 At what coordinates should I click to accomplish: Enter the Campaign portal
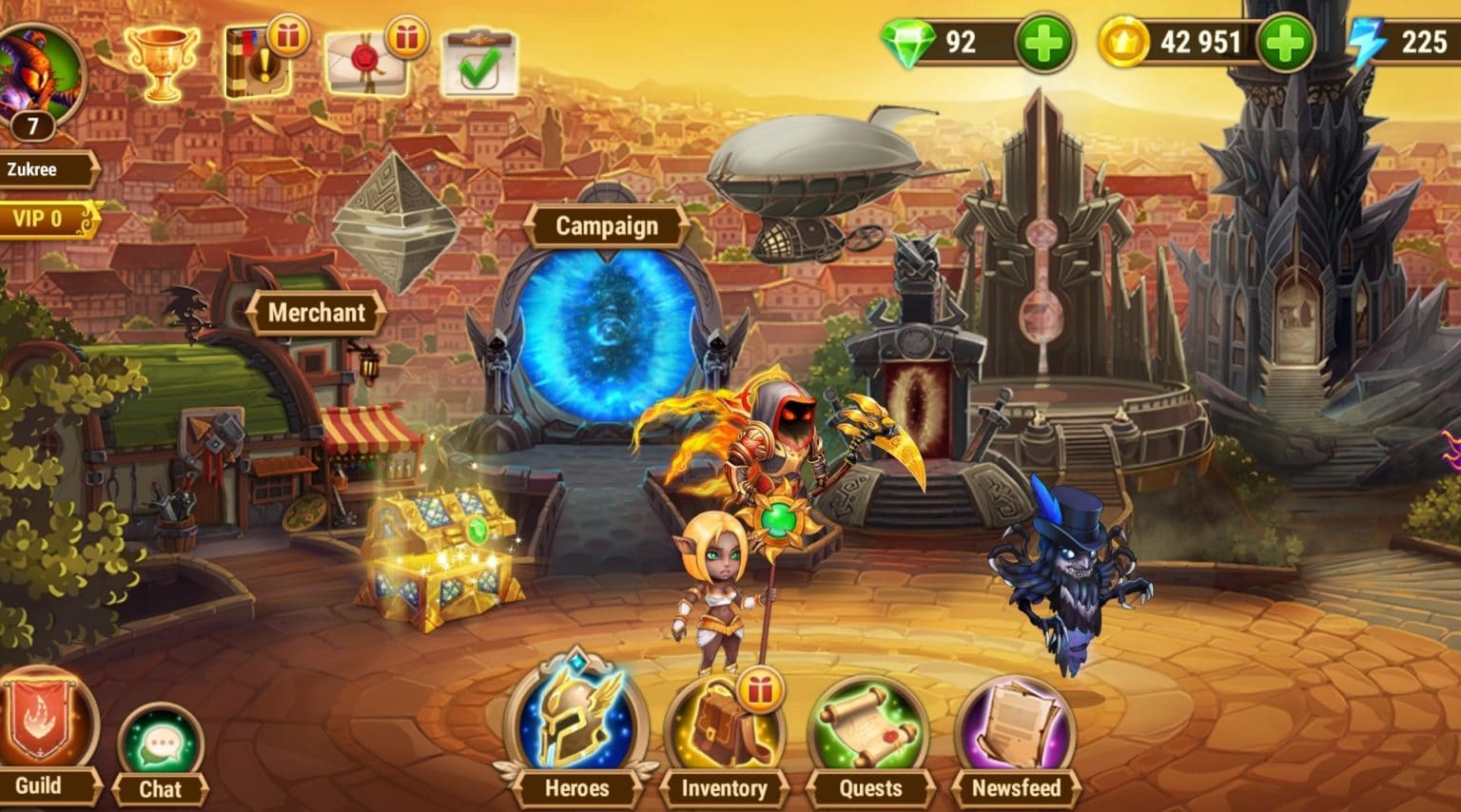click(606, 333)
